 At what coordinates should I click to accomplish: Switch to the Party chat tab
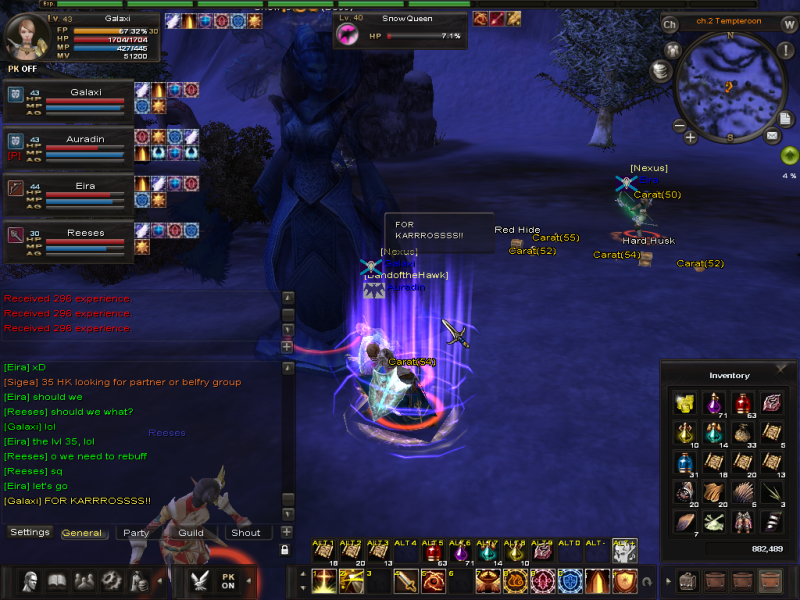[x=136, y=533]
